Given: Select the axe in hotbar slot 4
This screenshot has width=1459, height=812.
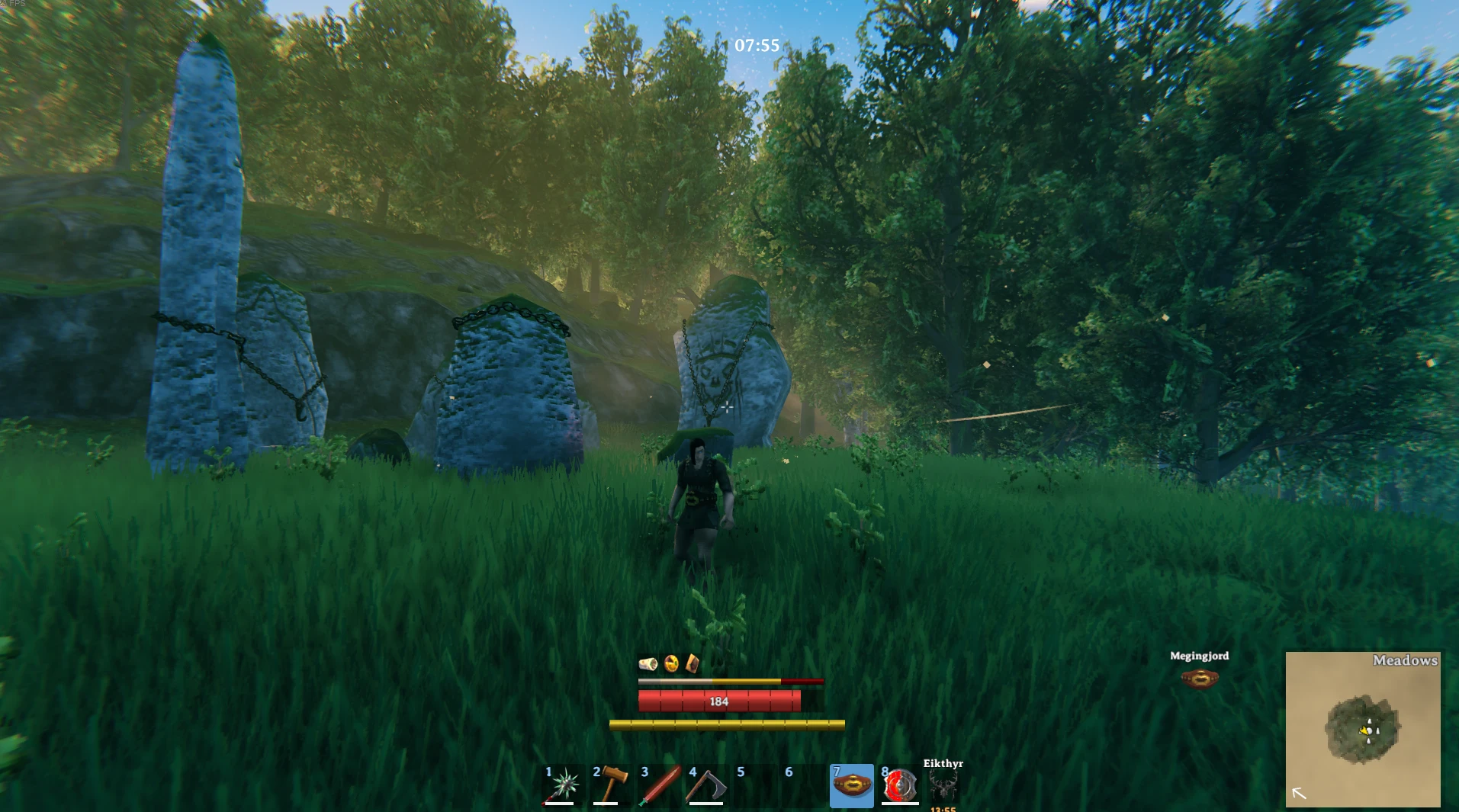Looking at the screenshot, I should 709,785.
